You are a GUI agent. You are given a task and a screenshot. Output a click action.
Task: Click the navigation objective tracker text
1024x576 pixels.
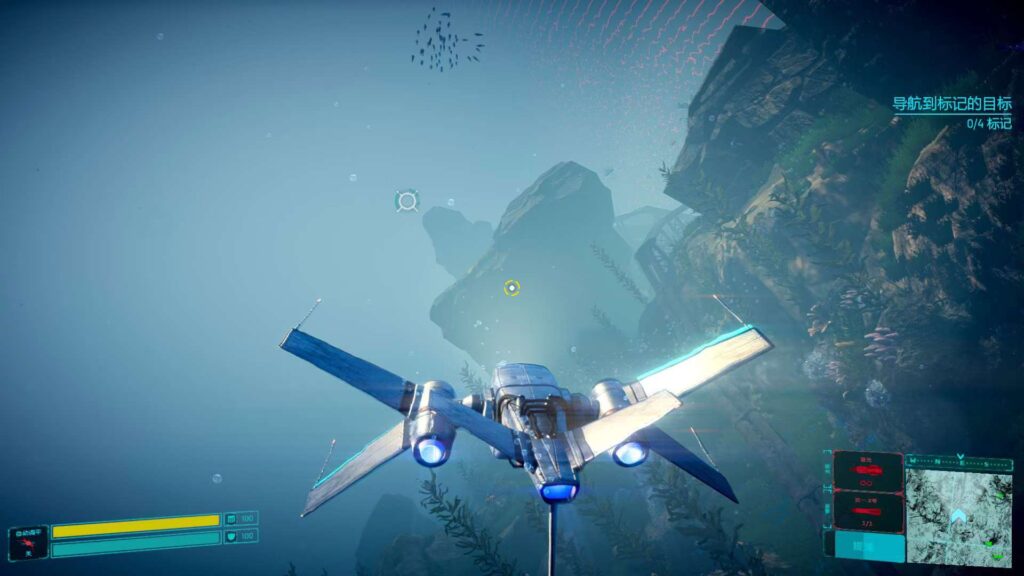click(950, 103)
